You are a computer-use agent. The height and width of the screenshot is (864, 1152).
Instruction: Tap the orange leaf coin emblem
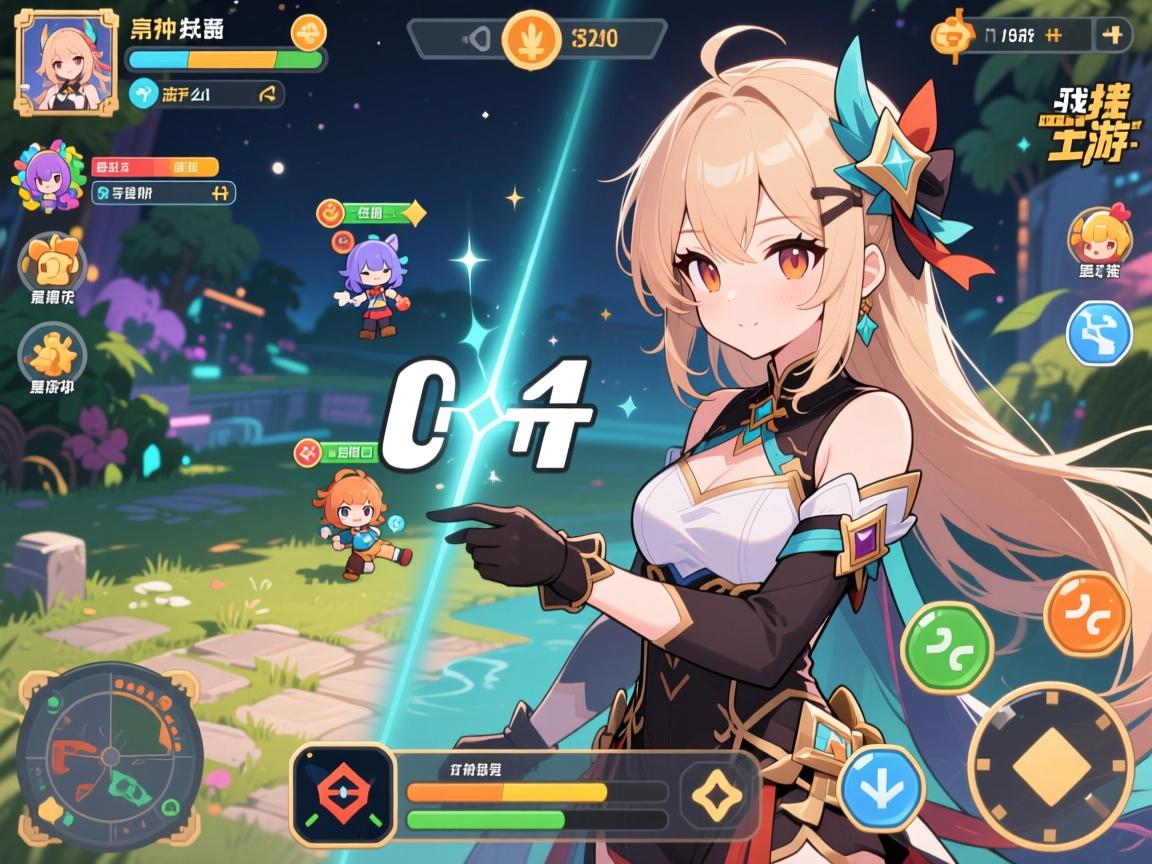point(530,39)
